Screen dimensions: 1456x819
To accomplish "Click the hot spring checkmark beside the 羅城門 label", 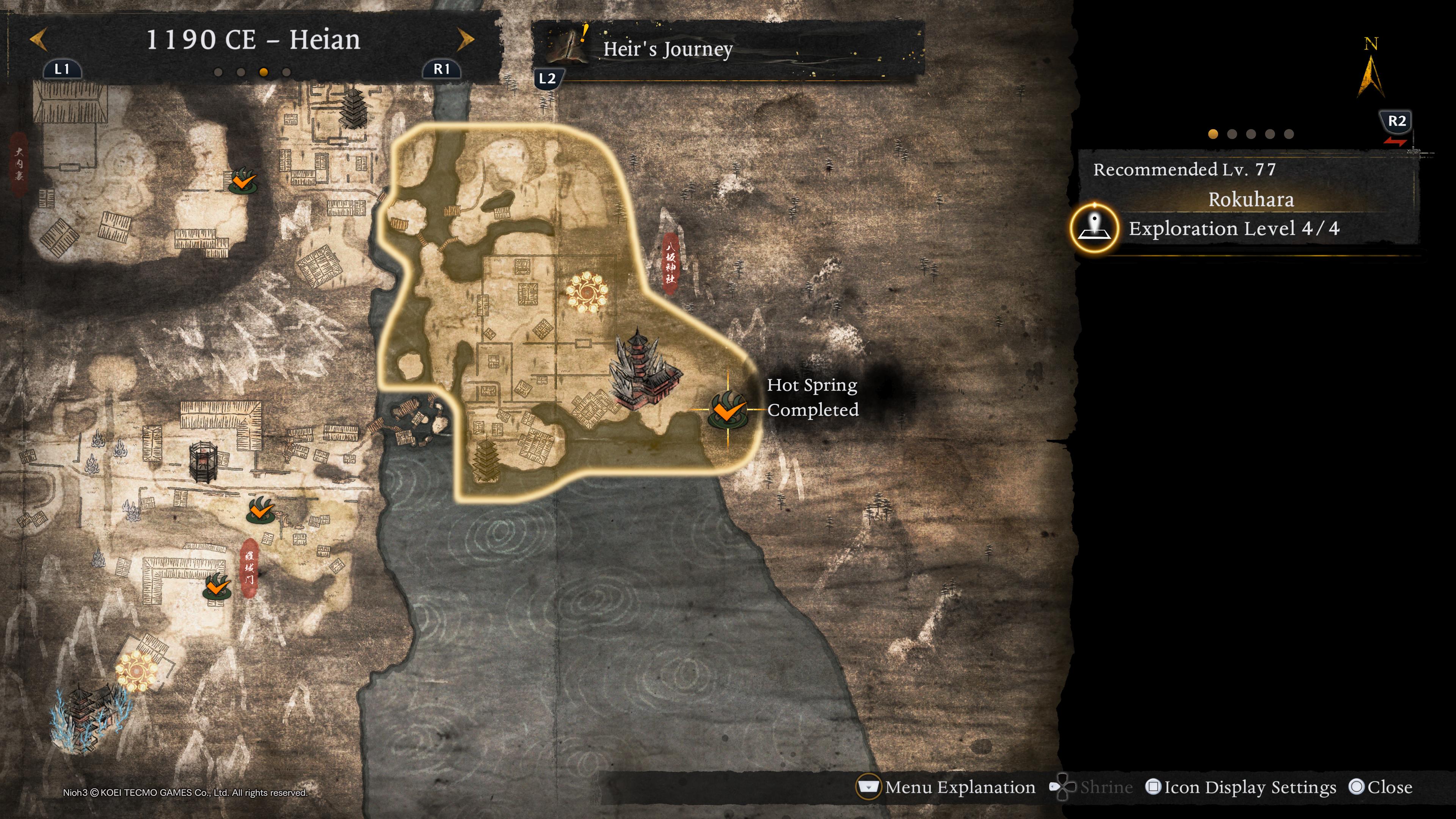I will [217, 587].
